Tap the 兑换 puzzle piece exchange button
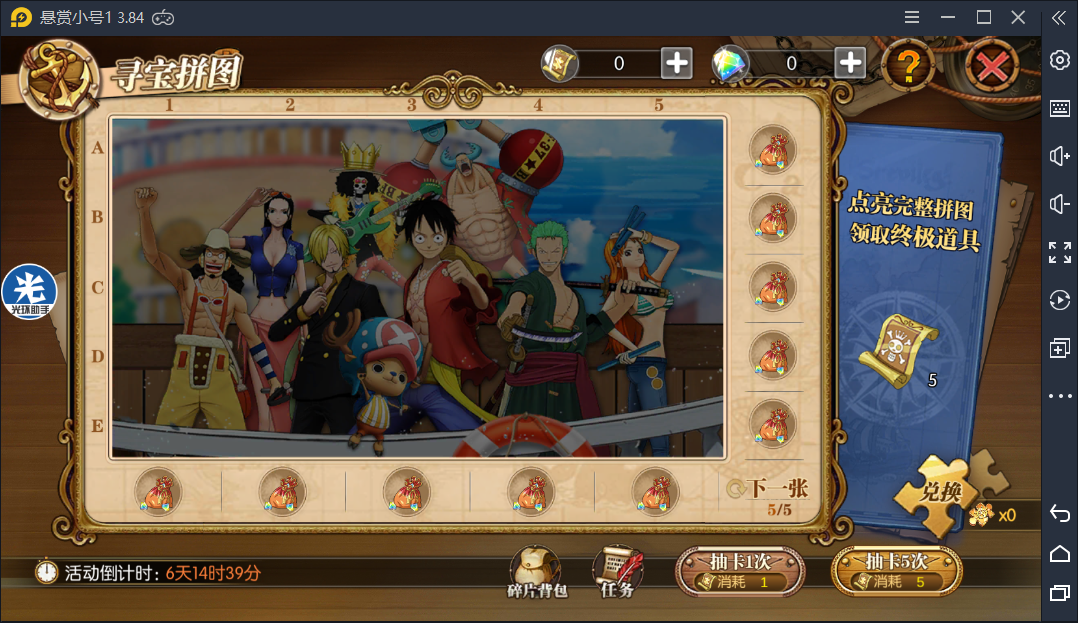1078x623 pixels. [941, 491]
